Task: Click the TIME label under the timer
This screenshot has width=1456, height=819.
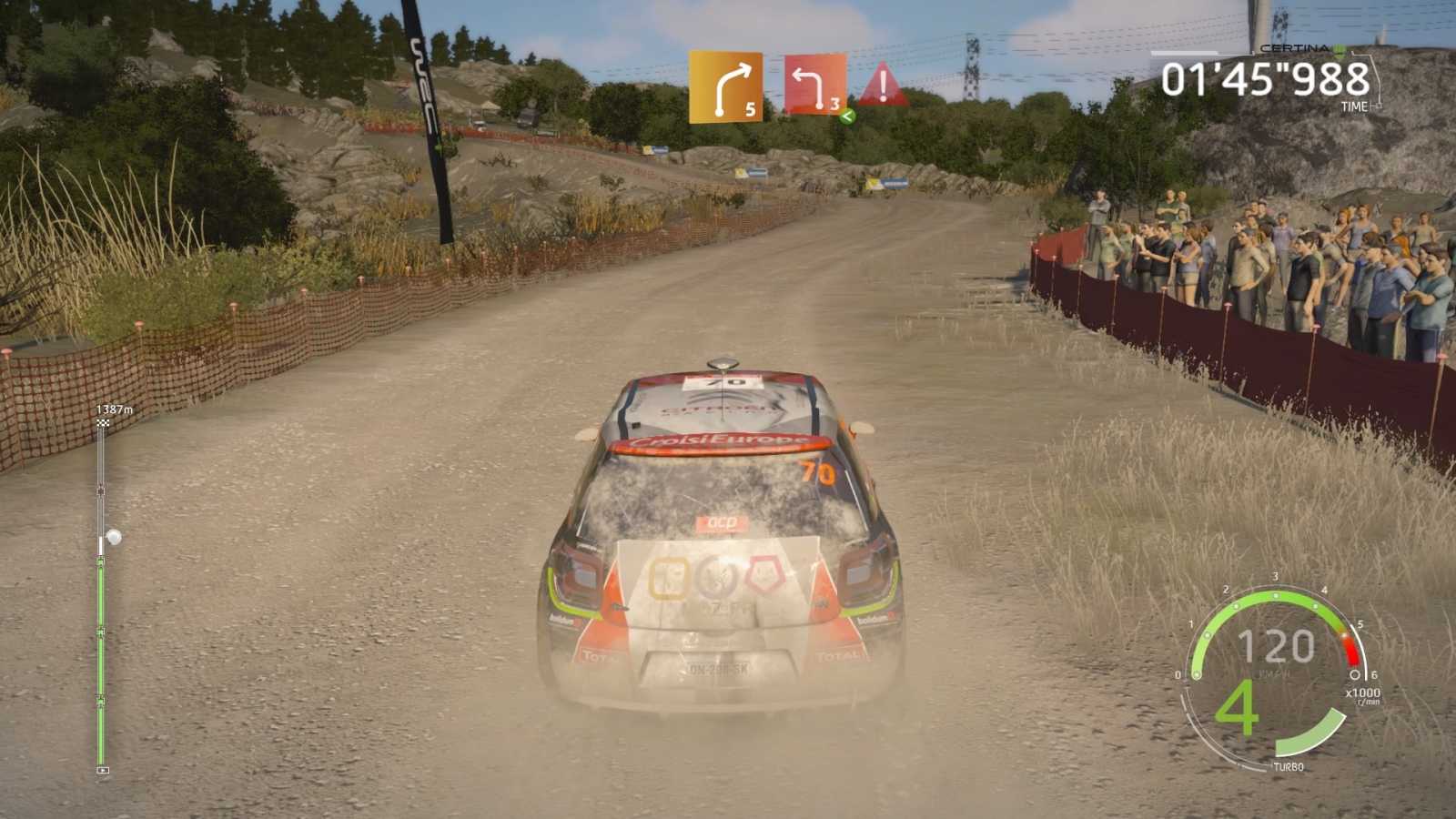Action: point(1354,106)
